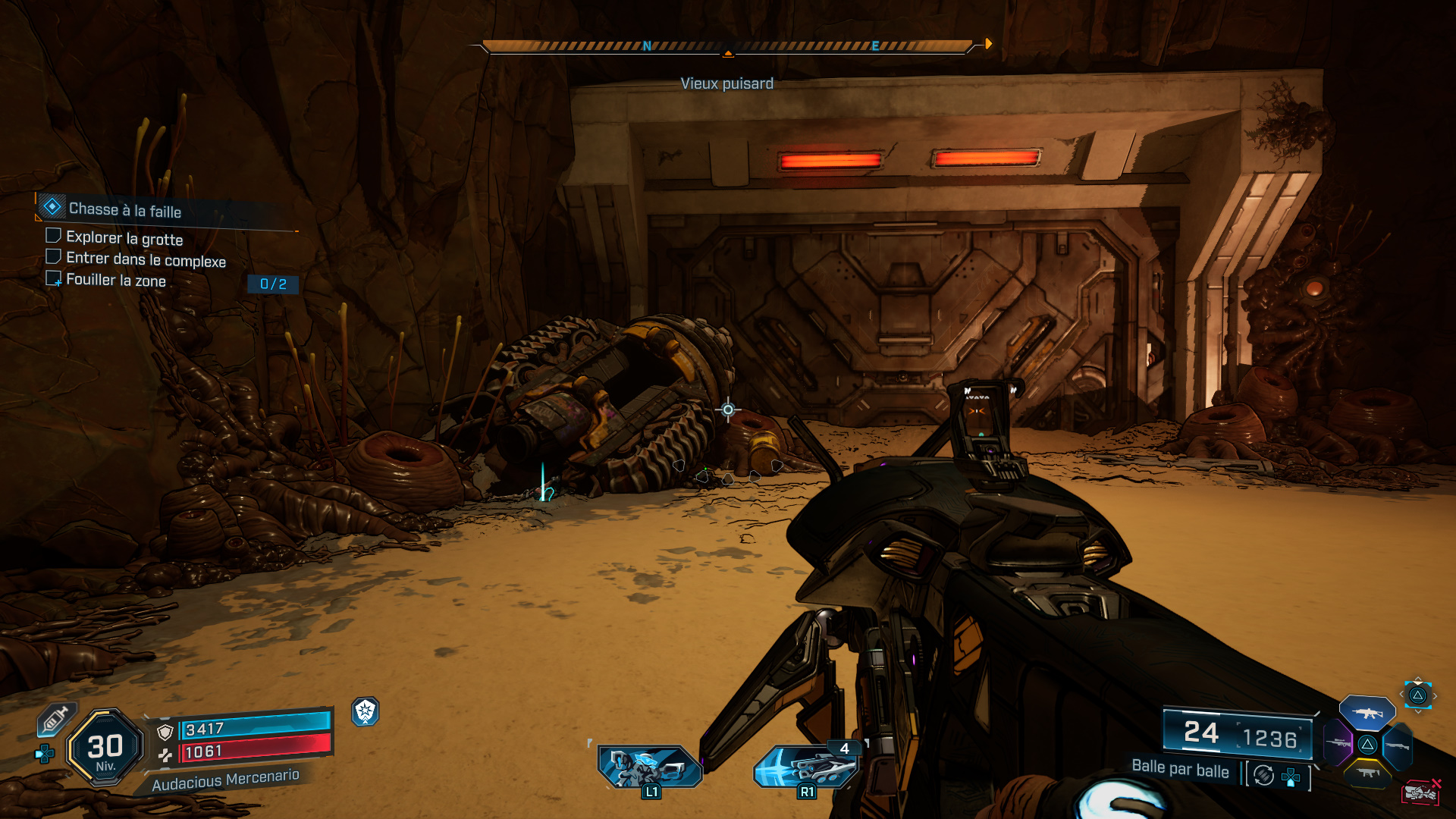The width and height of the screenshot is (1456, 819).
Task: Activate the armored gunner action skill
Action: click(650, 766)
